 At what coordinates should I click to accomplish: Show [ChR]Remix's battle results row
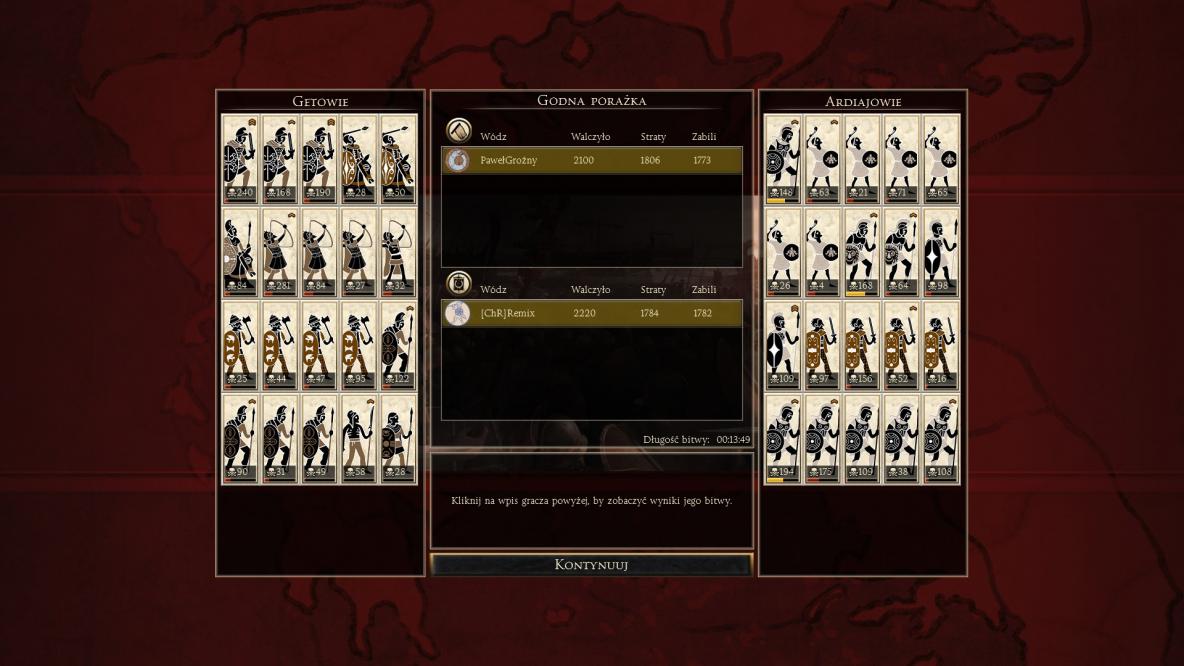592,313
